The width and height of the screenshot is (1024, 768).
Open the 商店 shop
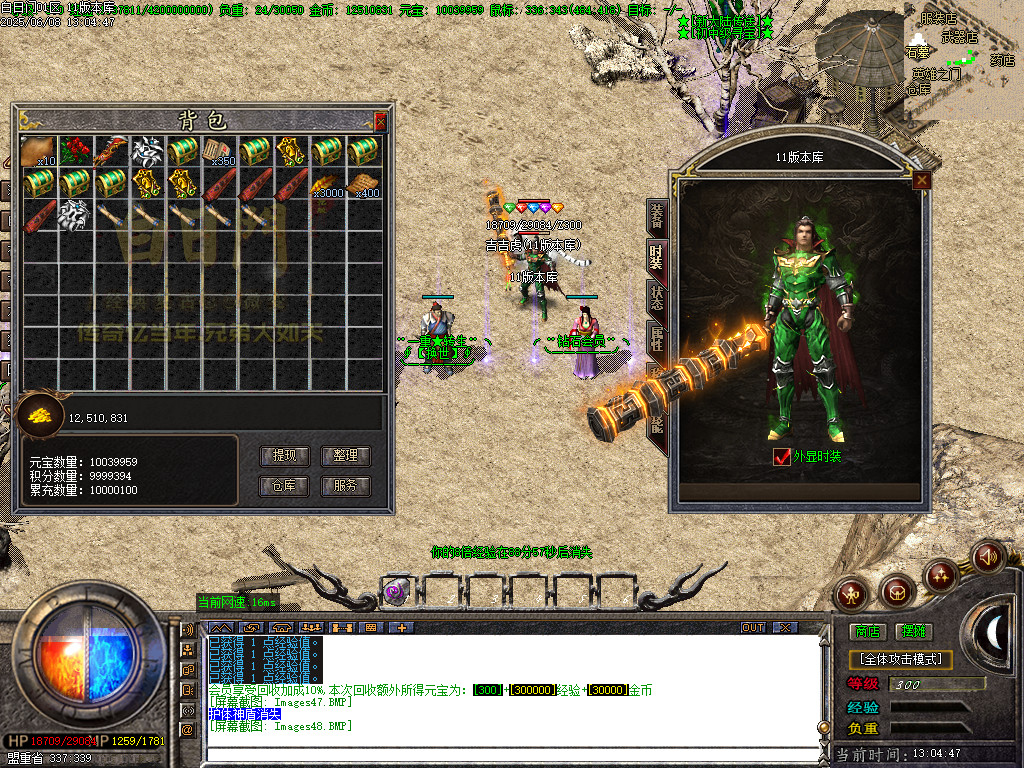(867, 632)
